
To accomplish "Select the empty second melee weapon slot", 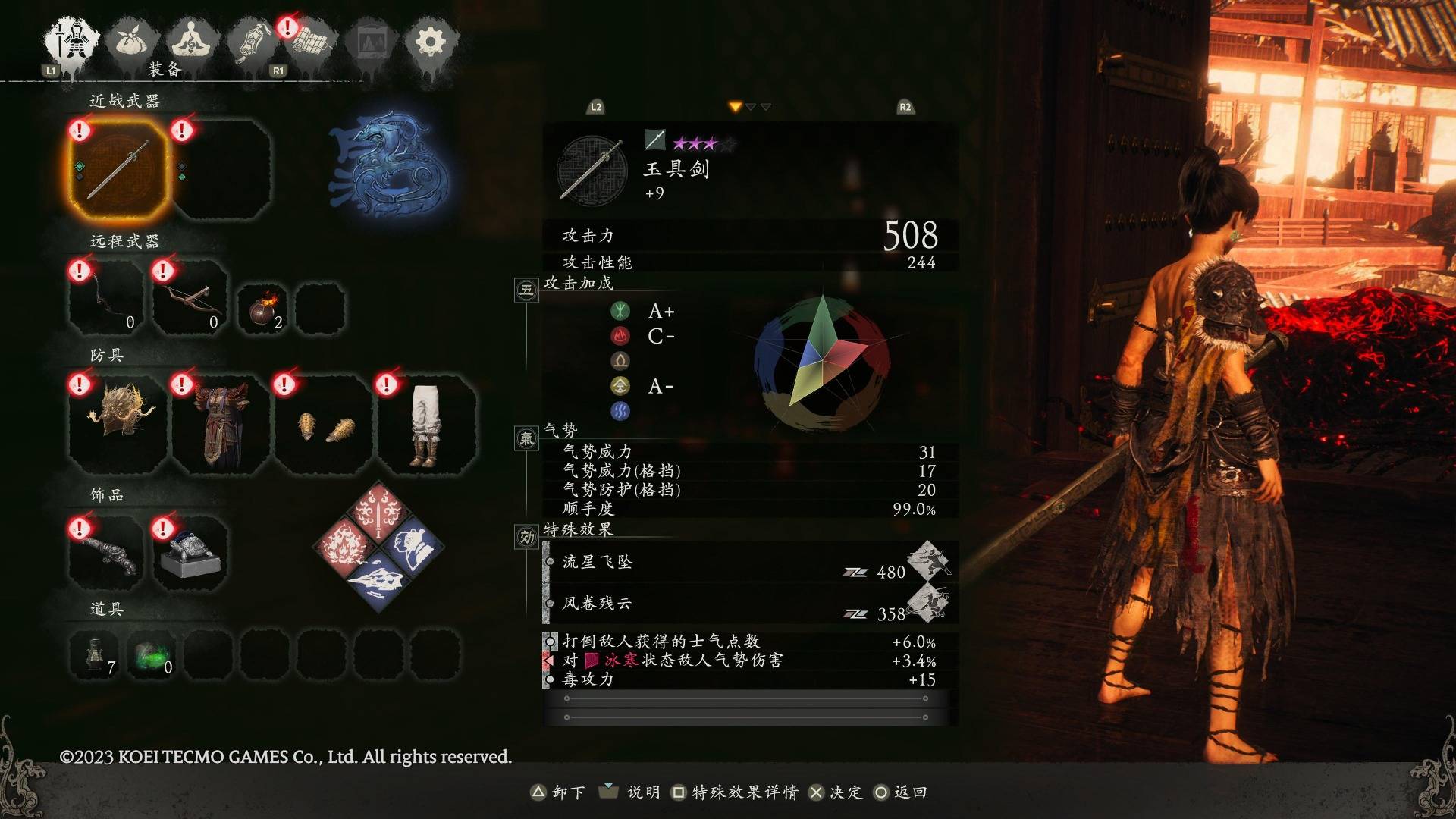I will 222,170.
